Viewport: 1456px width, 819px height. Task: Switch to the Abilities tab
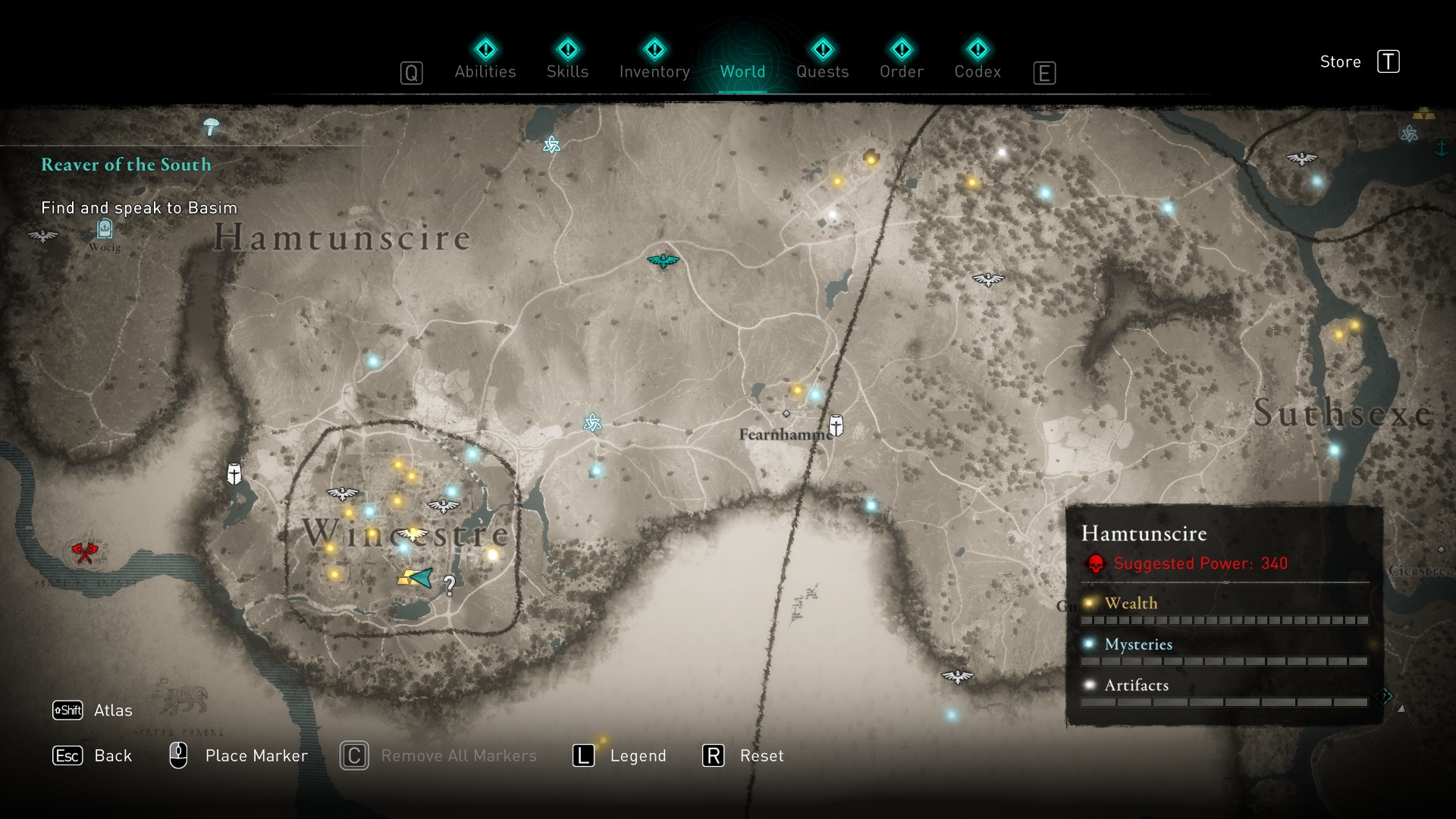coord(485,61)
